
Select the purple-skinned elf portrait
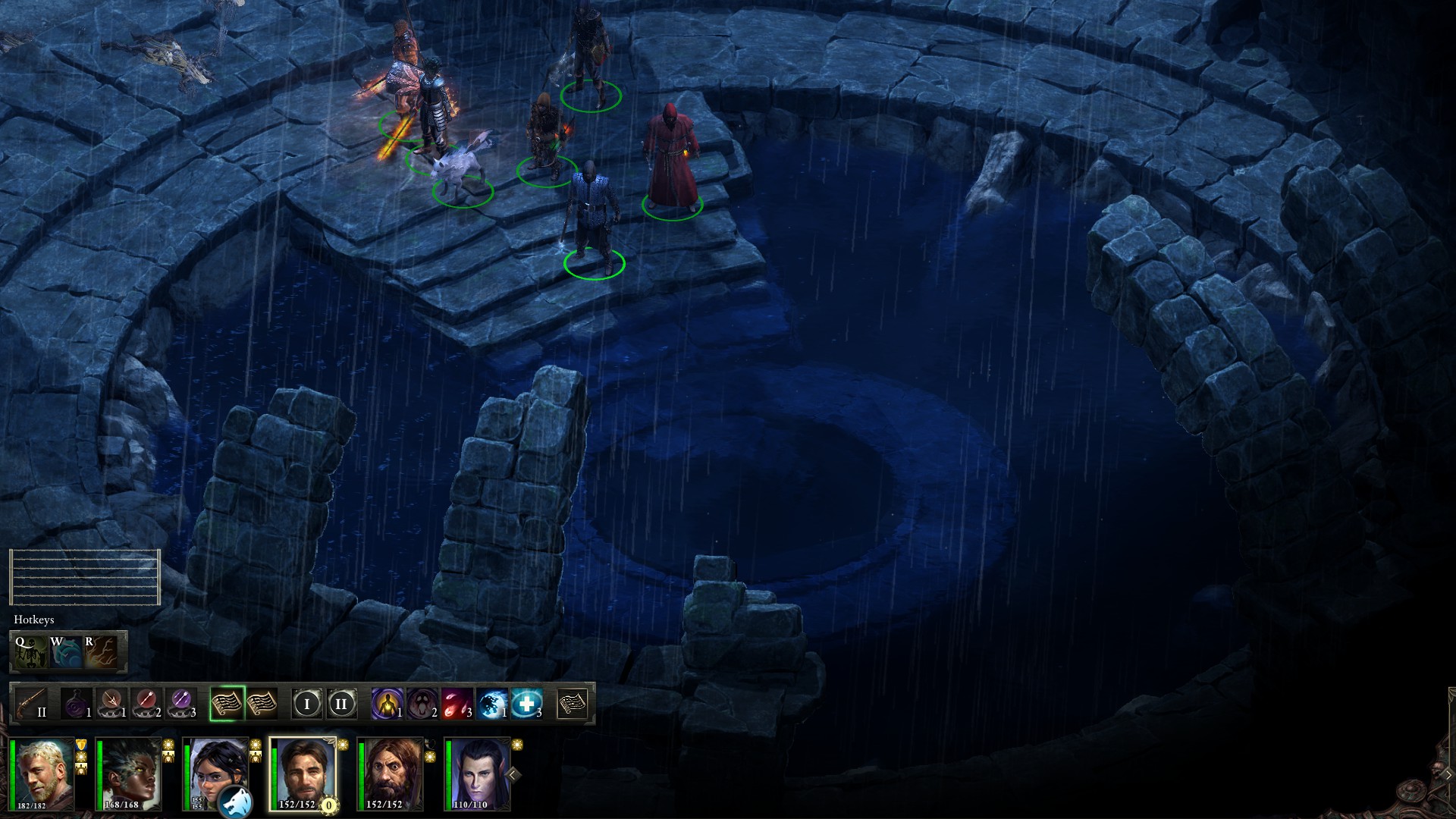point(478,773)
